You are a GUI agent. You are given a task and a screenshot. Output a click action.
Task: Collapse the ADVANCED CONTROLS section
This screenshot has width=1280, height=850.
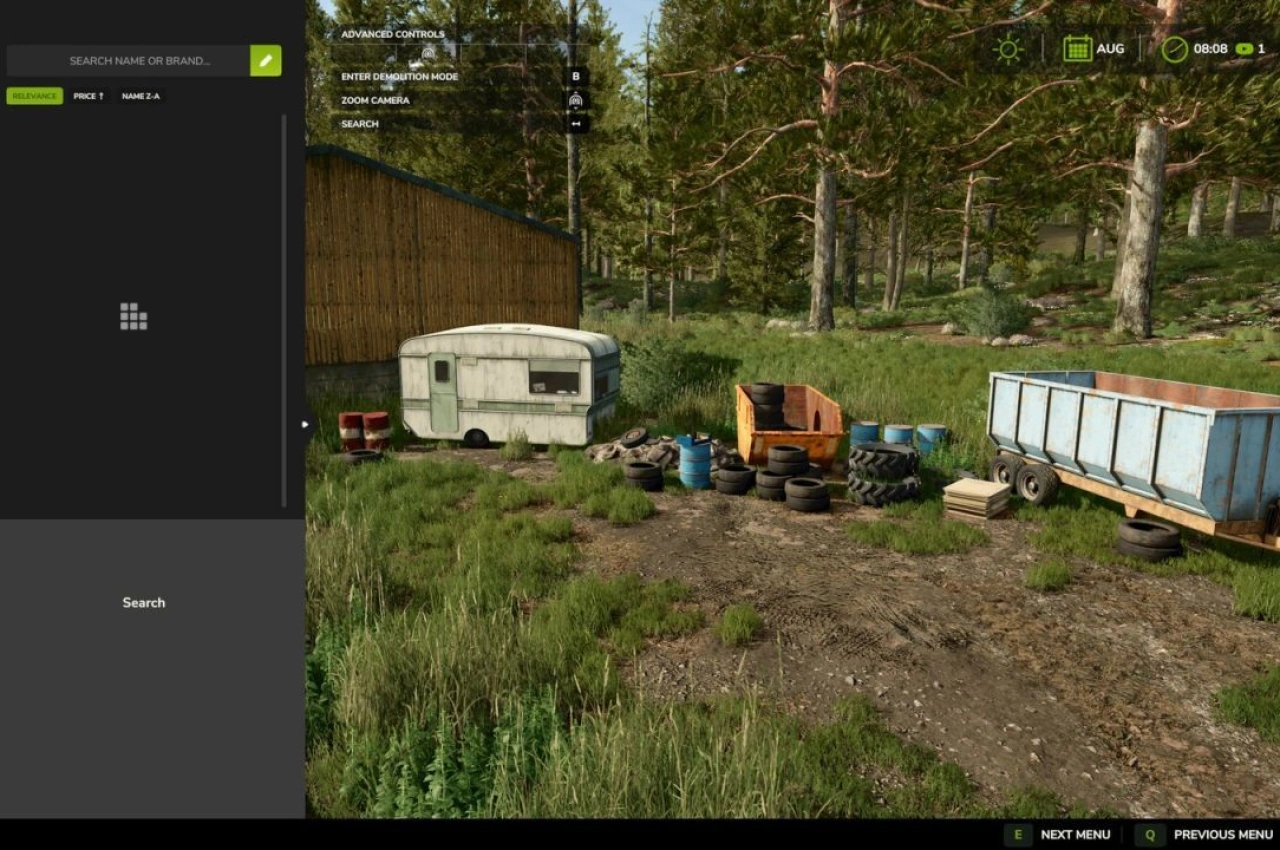[392, 33]
